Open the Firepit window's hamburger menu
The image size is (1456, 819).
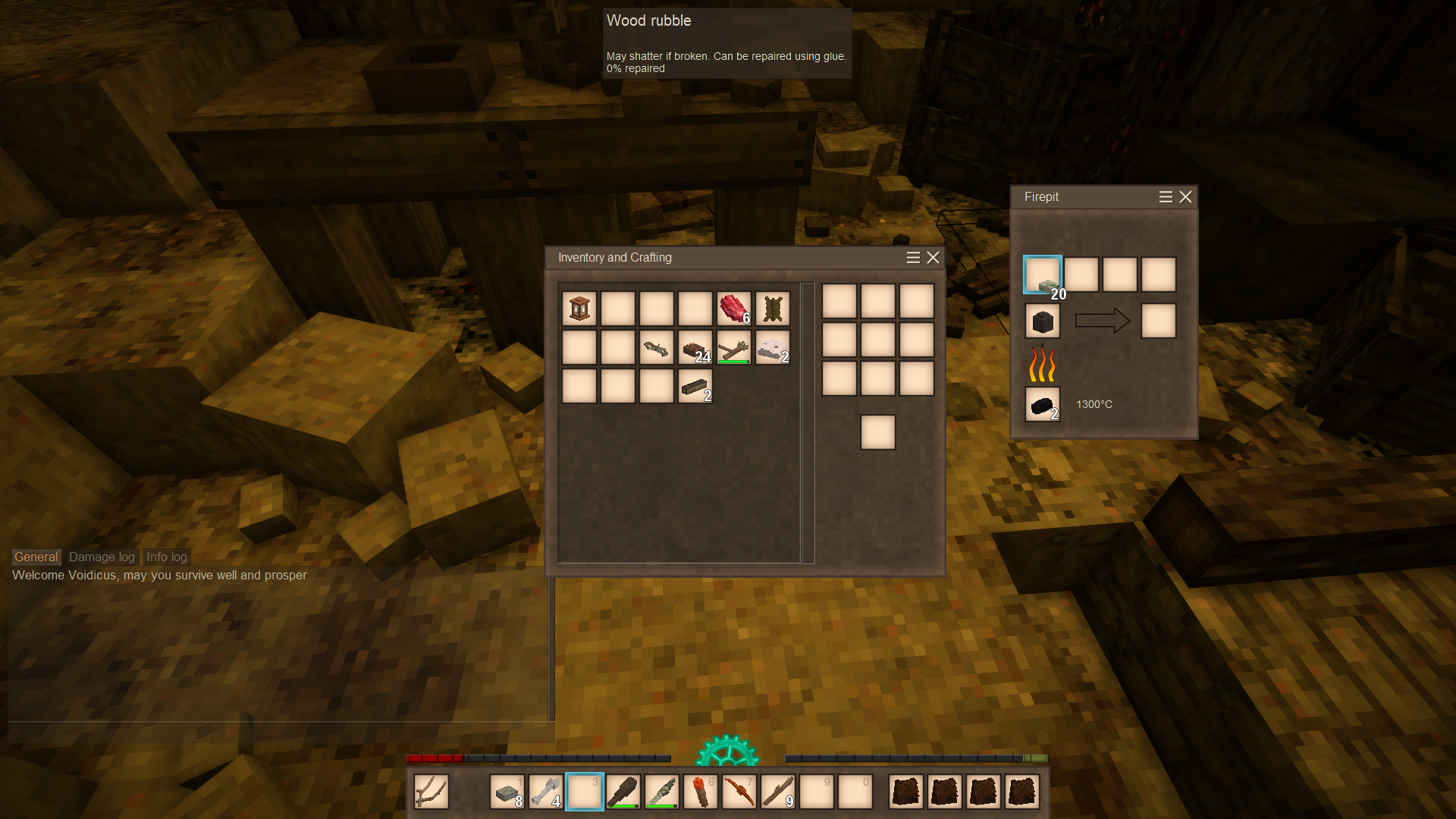(1166, 197)
